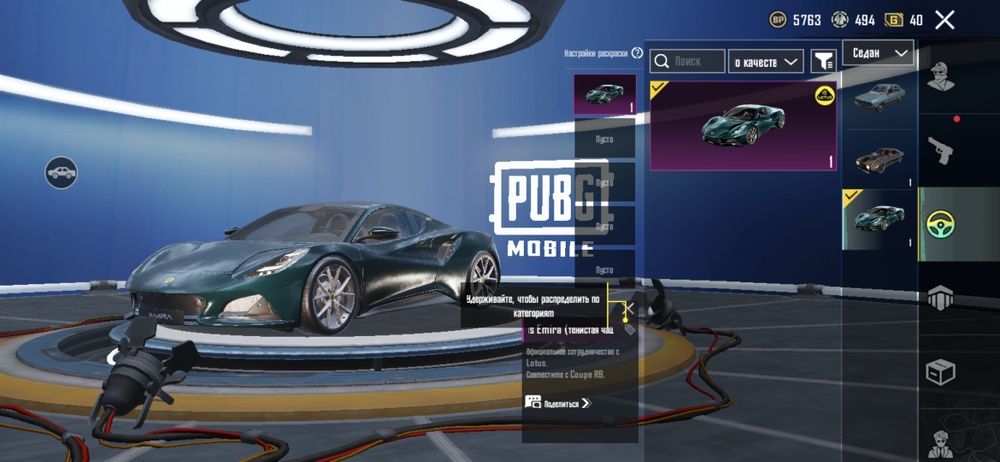This screenshot has height=462, width=1000.
Task: Select the equipped green car paint slot
Action: coord(604,95)
